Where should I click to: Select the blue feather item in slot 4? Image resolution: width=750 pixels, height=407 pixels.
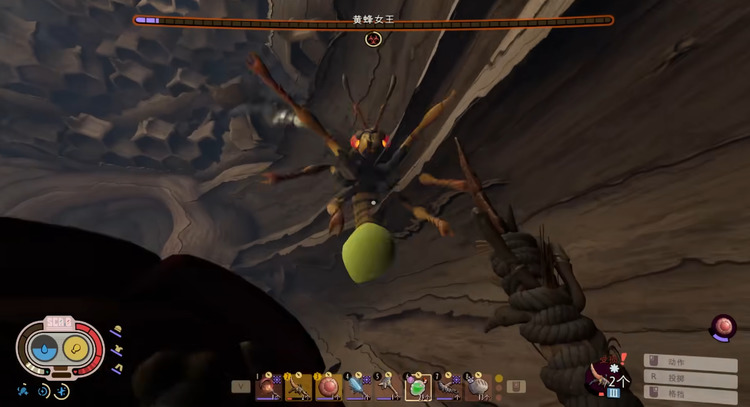358,386
